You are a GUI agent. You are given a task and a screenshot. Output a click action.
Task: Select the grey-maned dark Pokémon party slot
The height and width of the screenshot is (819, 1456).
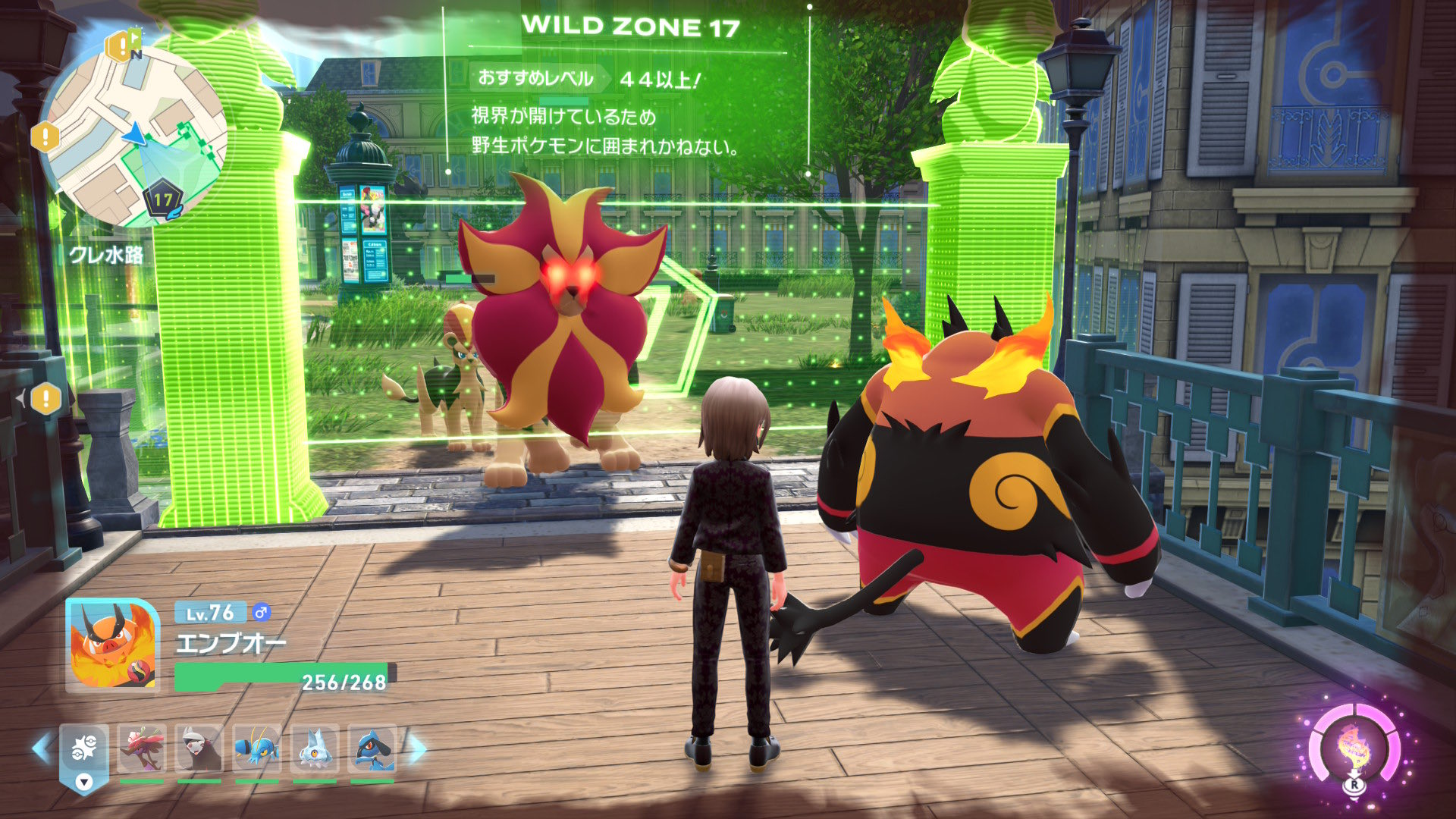[199, 748]
